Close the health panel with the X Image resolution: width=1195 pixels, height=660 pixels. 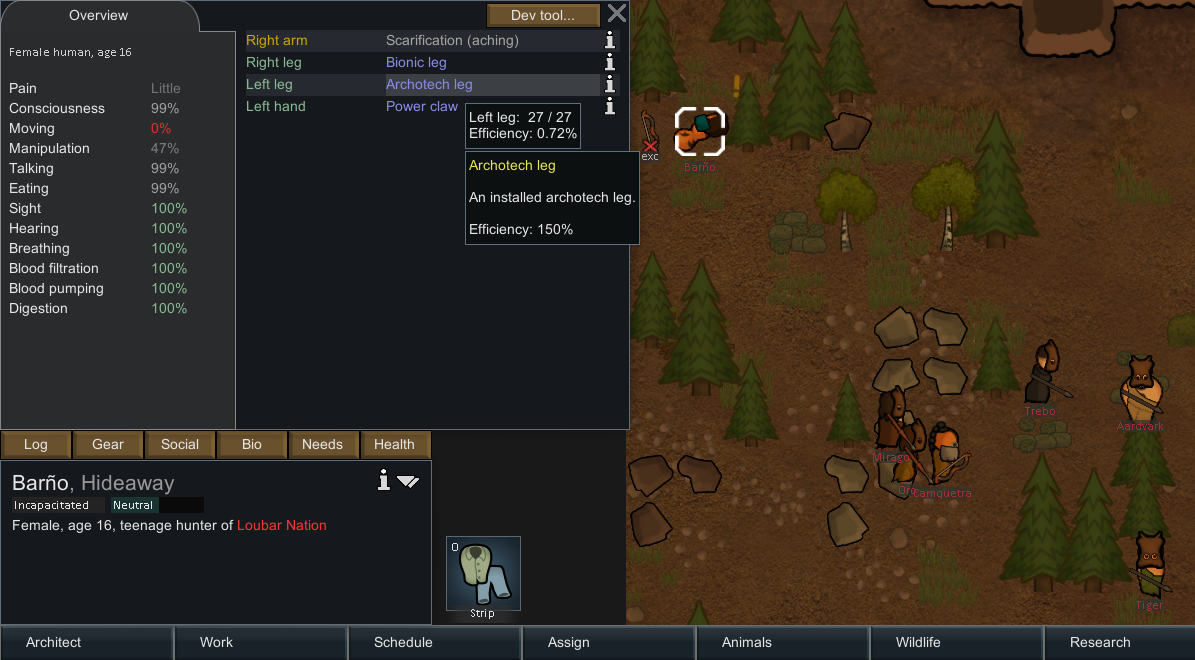pos(617,14)
